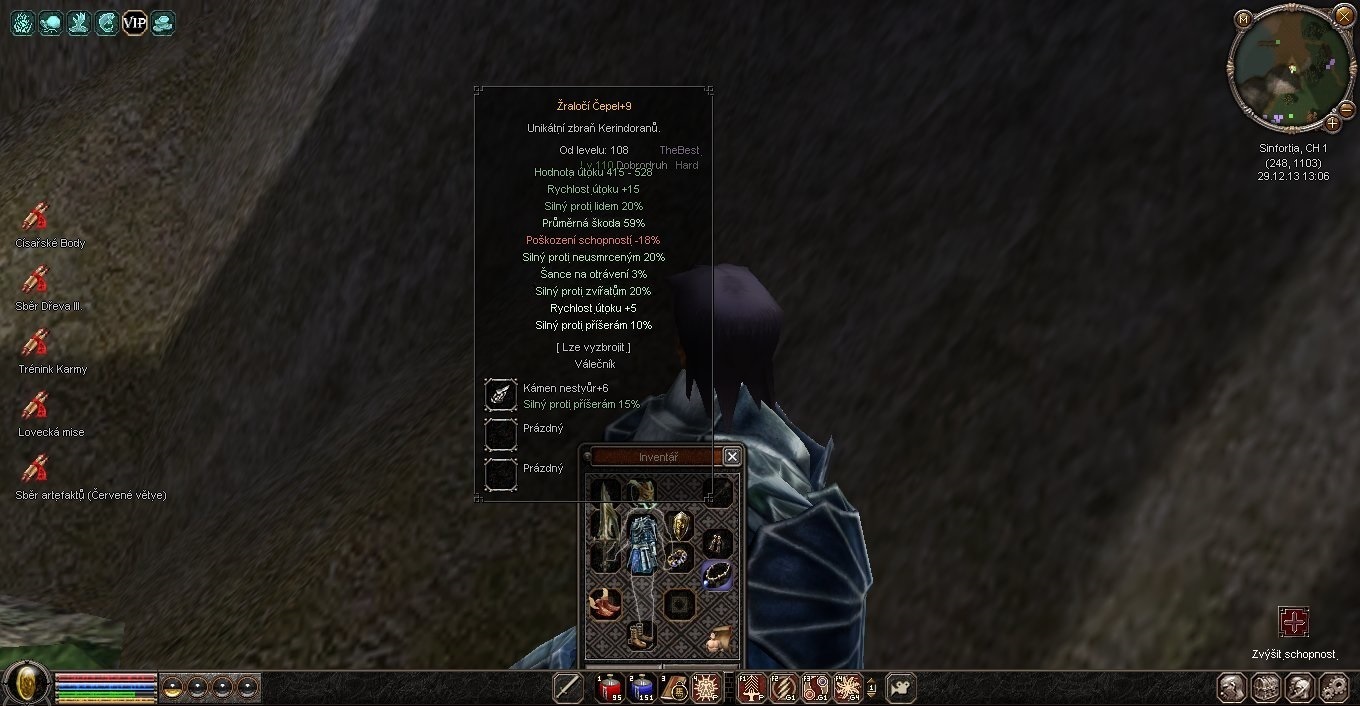Screen dimensions: 1360x706
Task: Click the red Zvýšit schopnost plus button
Action: coord(1294,622)
